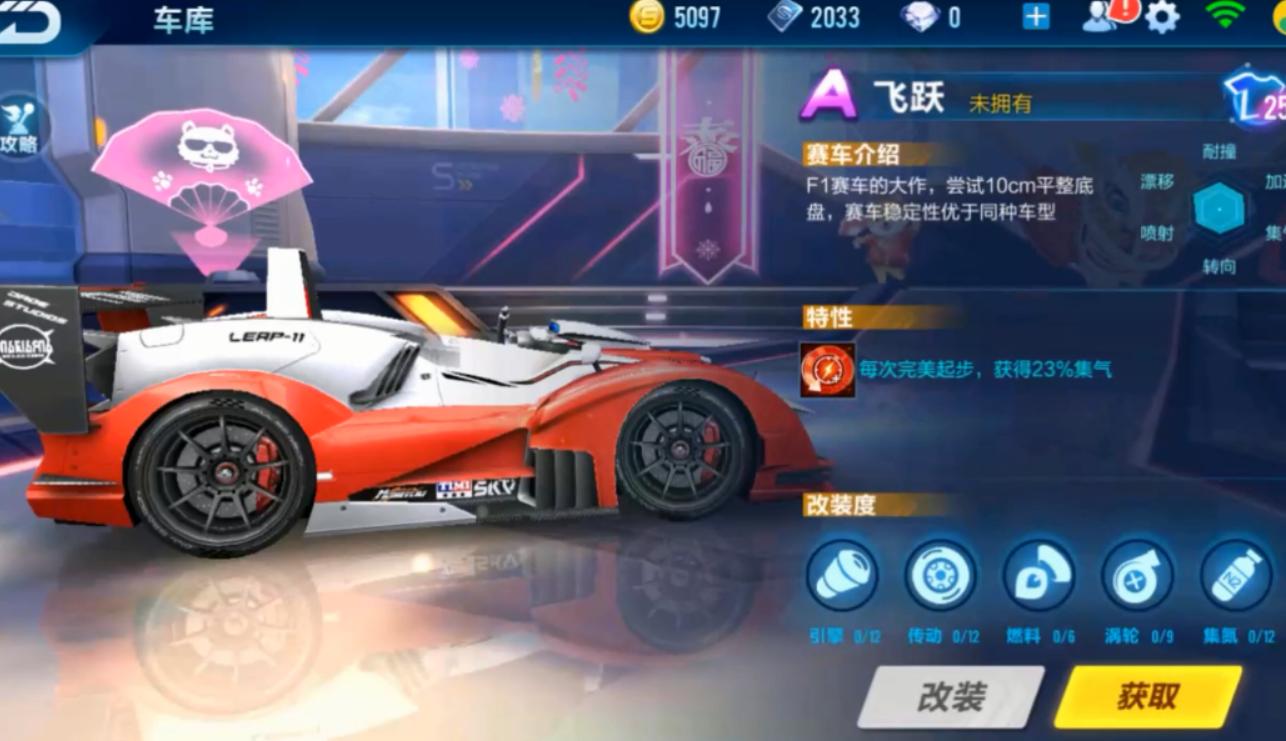View the perfect-start trait icon under 特性
Screen dimensions: 1286x741
pyautogui.click(x=826, y=369)
